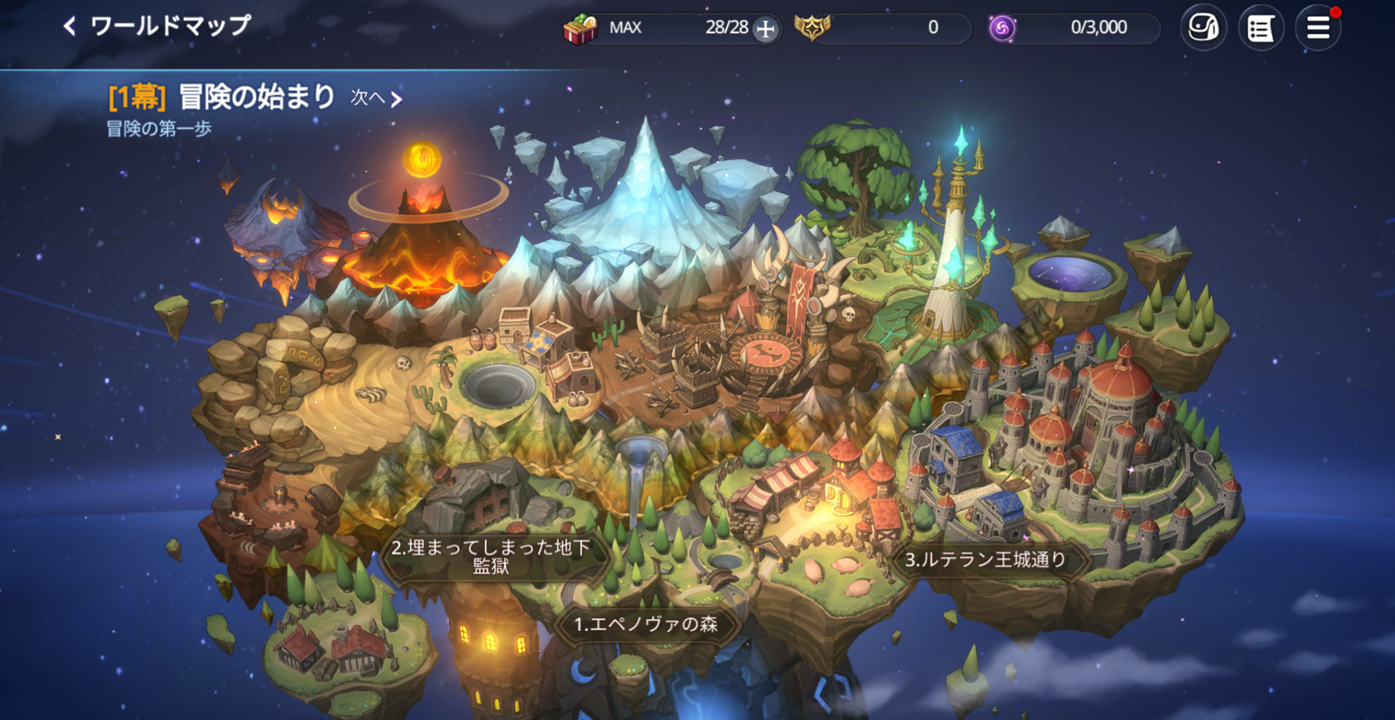Open the quest list icon
Viewport: 1395px width, 720px height.
(1260, 28)
